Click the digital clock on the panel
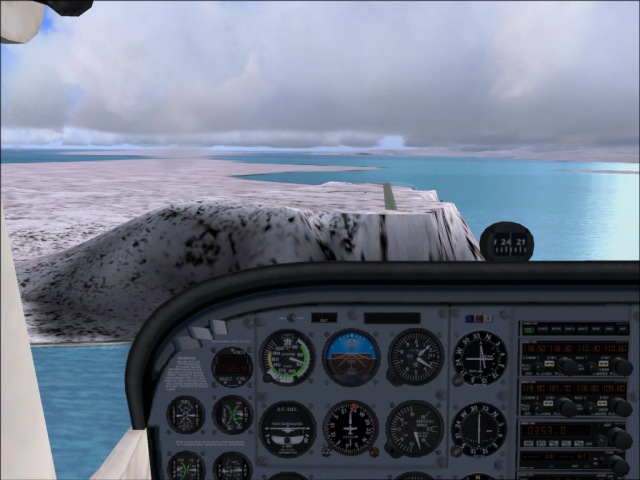 (x=232, y=367)
